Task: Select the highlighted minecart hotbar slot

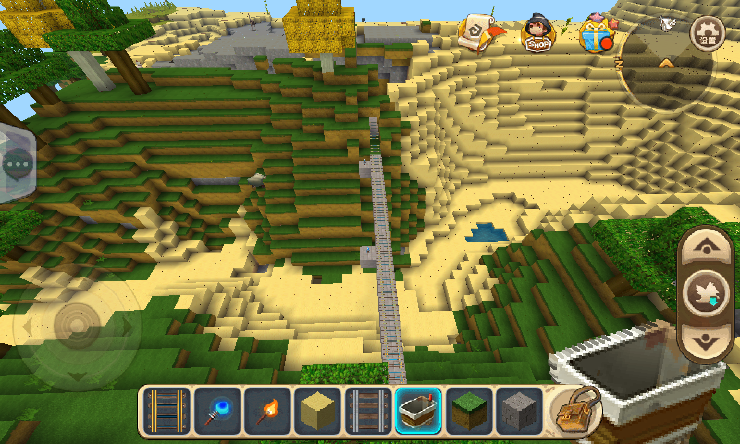Action: pyautogui.click(x=418, y=410)
